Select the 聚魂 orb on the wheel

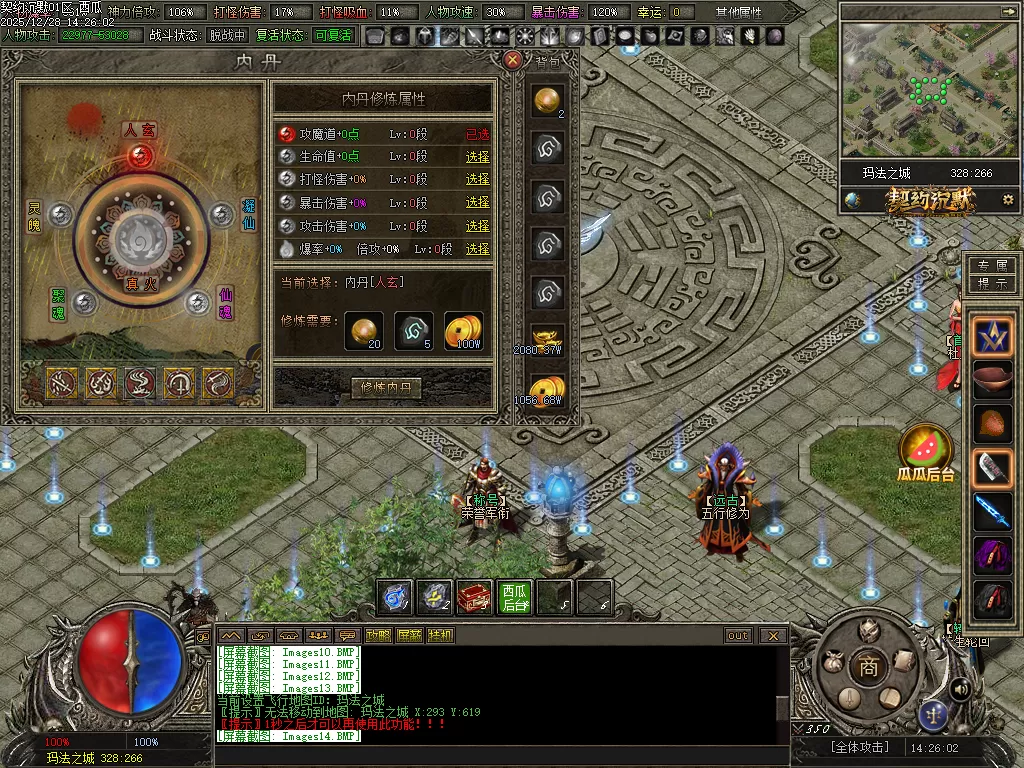85,302
